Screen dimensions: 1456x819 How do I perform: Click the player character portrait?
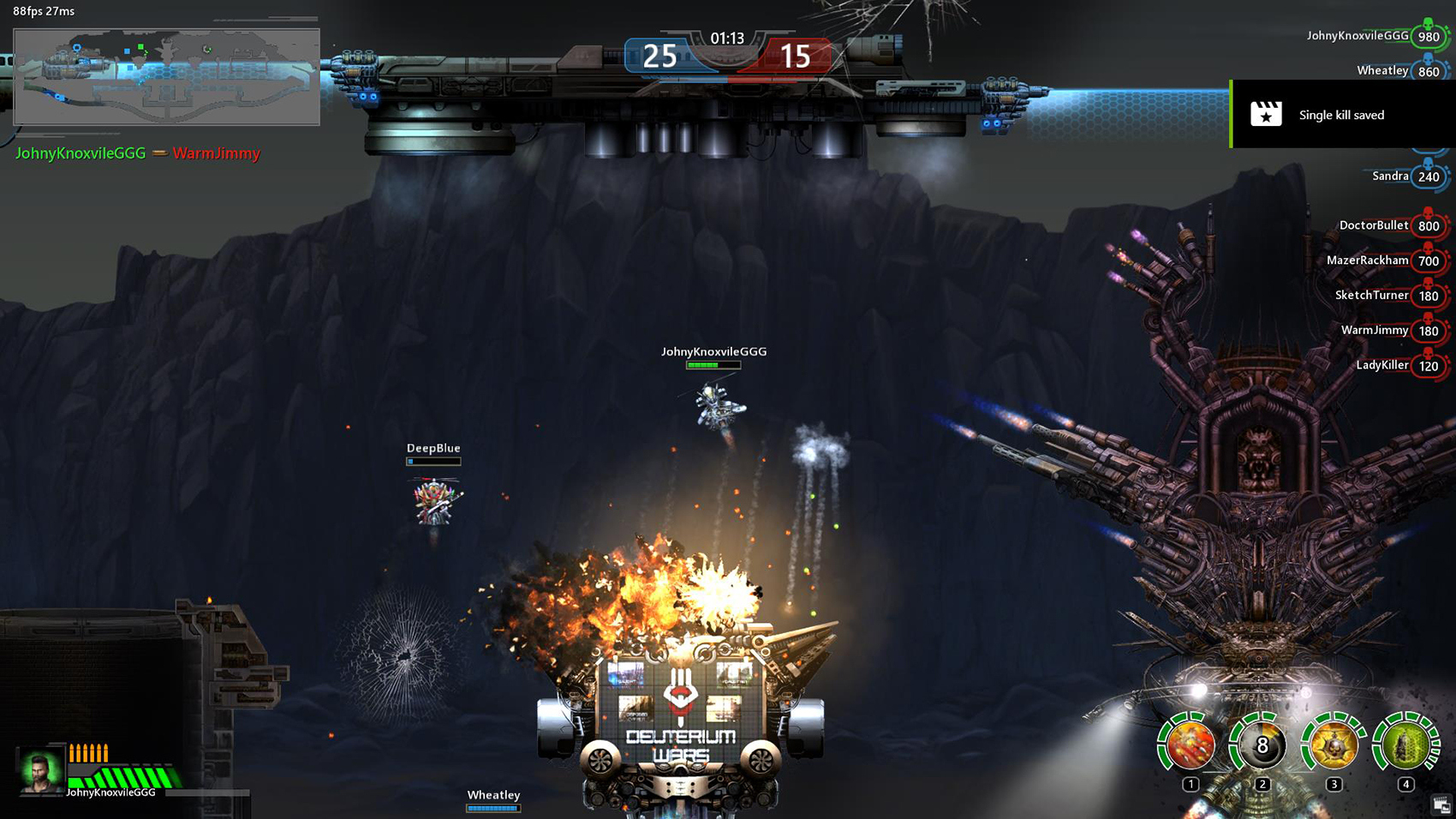(x=41, y=769)
